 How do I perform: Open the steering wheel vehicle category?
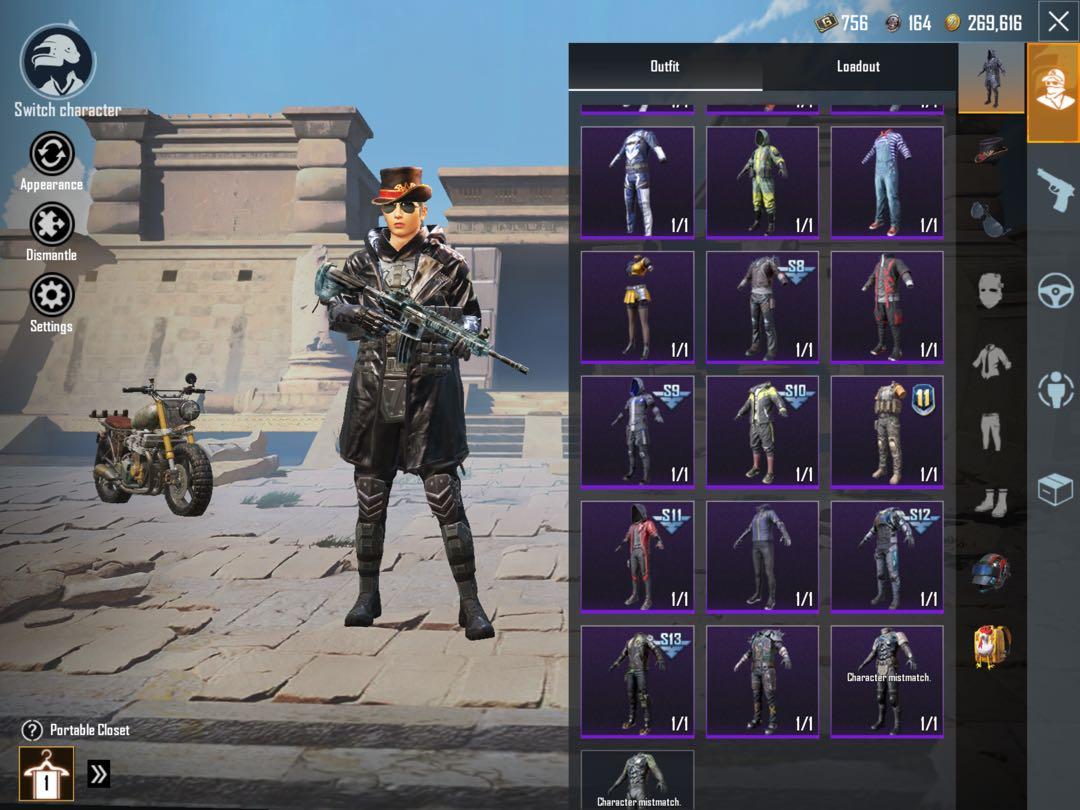[x=1054, y=291]
